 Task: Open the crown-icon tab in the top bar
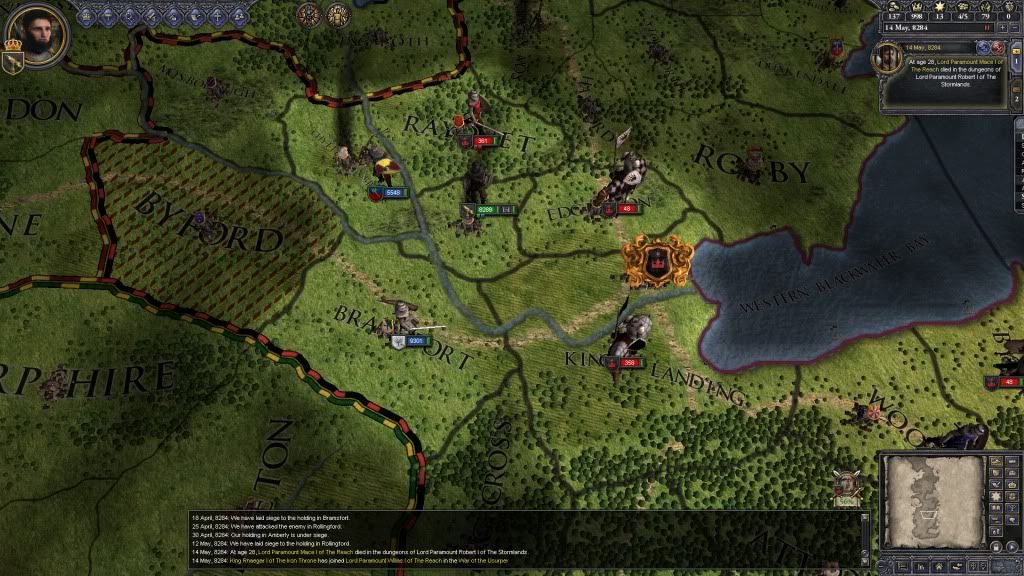tap(85, 15)
